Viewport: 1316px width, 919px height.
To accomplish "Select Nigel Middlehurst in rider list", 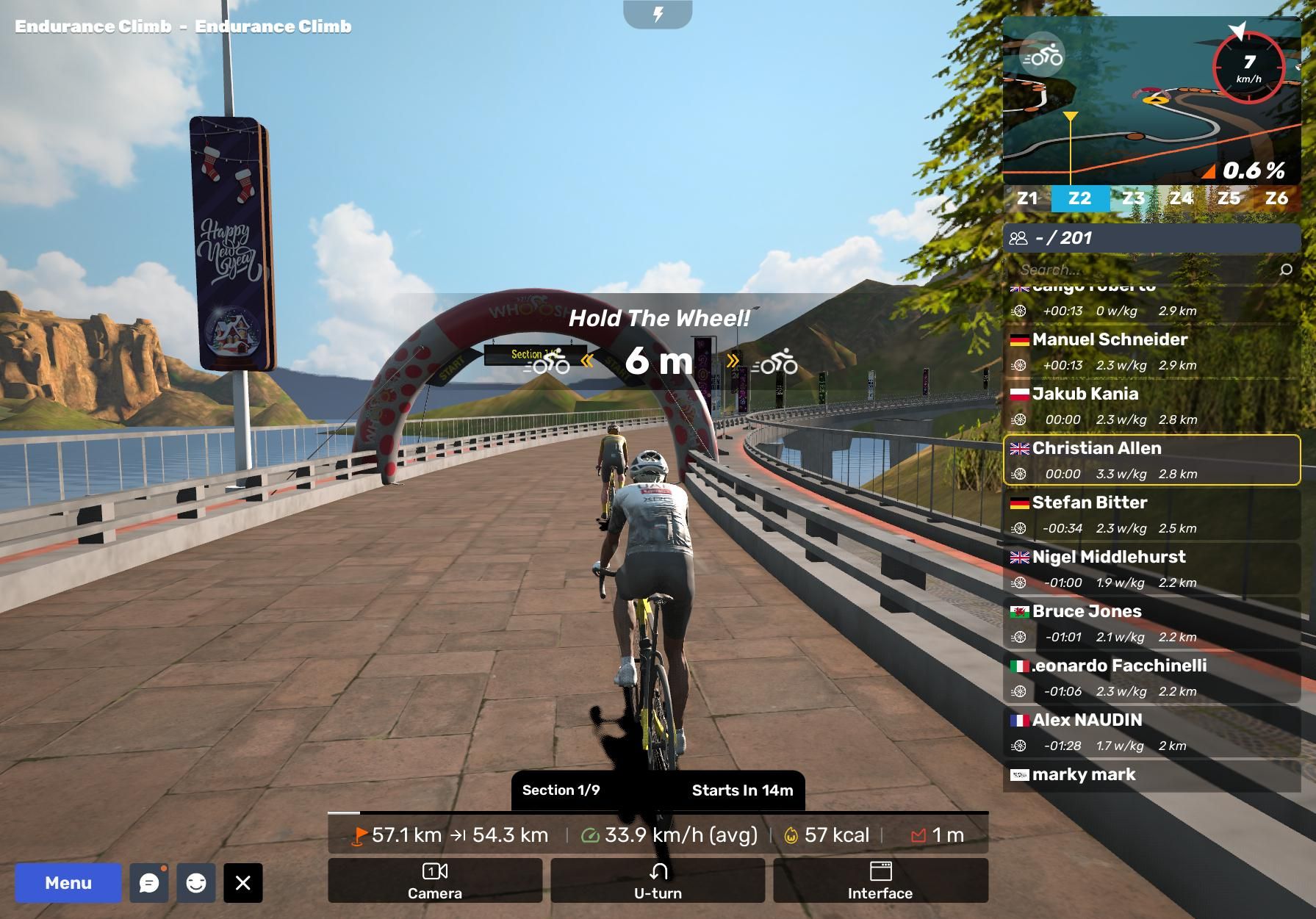I will tap(1151, 569).
